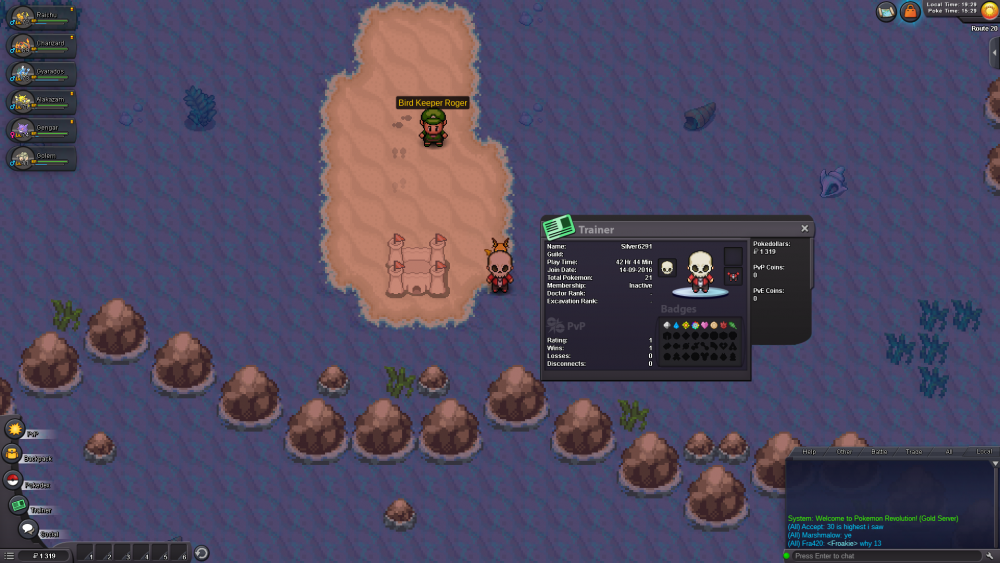Switch to the Help chat tab
Viewport: 1000px width, 563px height.
pyautogui.click(x=809, y=452)
